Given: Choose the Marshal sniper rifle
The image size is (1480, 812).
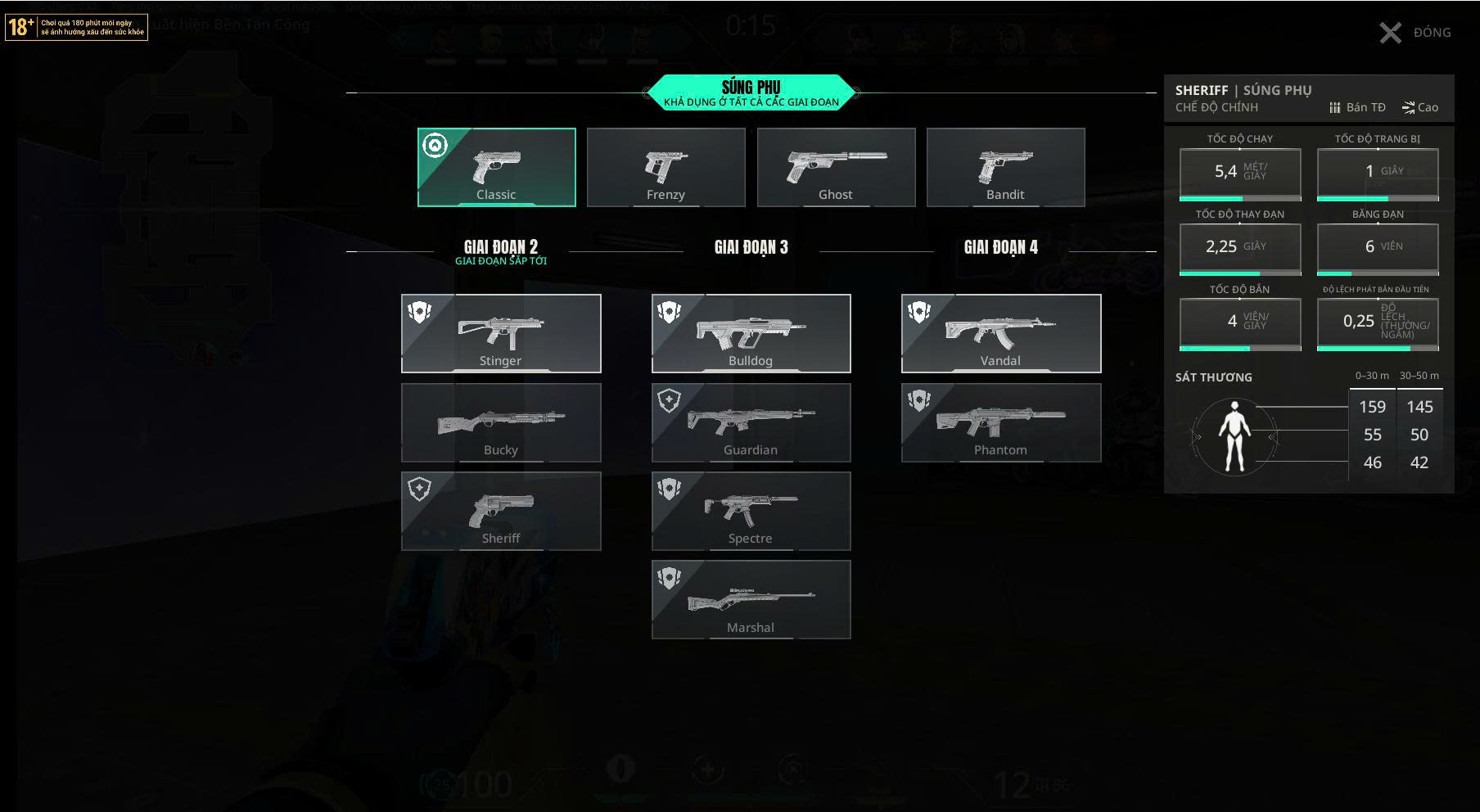Looking at the screenshot, I should tap(751, 599).
